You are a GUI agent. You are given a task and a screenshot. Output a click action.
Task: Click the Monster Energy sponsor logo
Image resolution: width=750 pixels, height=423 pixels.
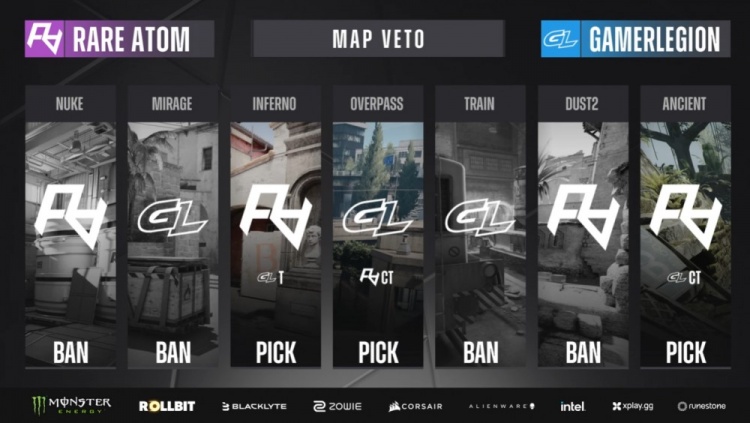71,405
